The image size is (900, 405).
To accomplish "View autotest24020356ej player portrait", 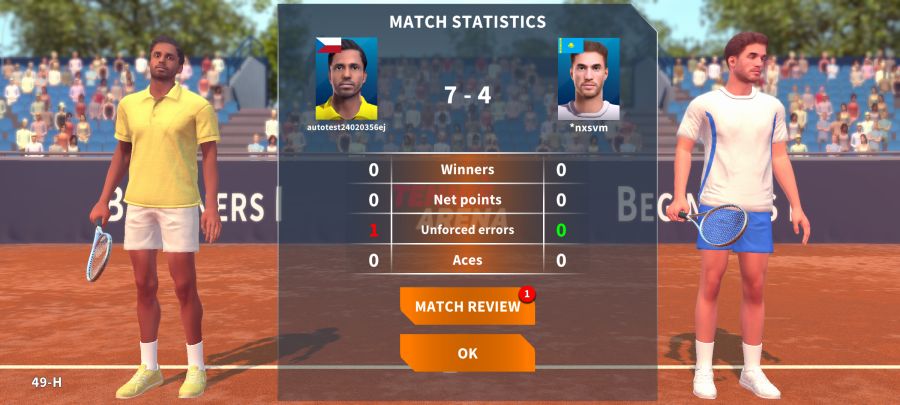I will [346, 79].
